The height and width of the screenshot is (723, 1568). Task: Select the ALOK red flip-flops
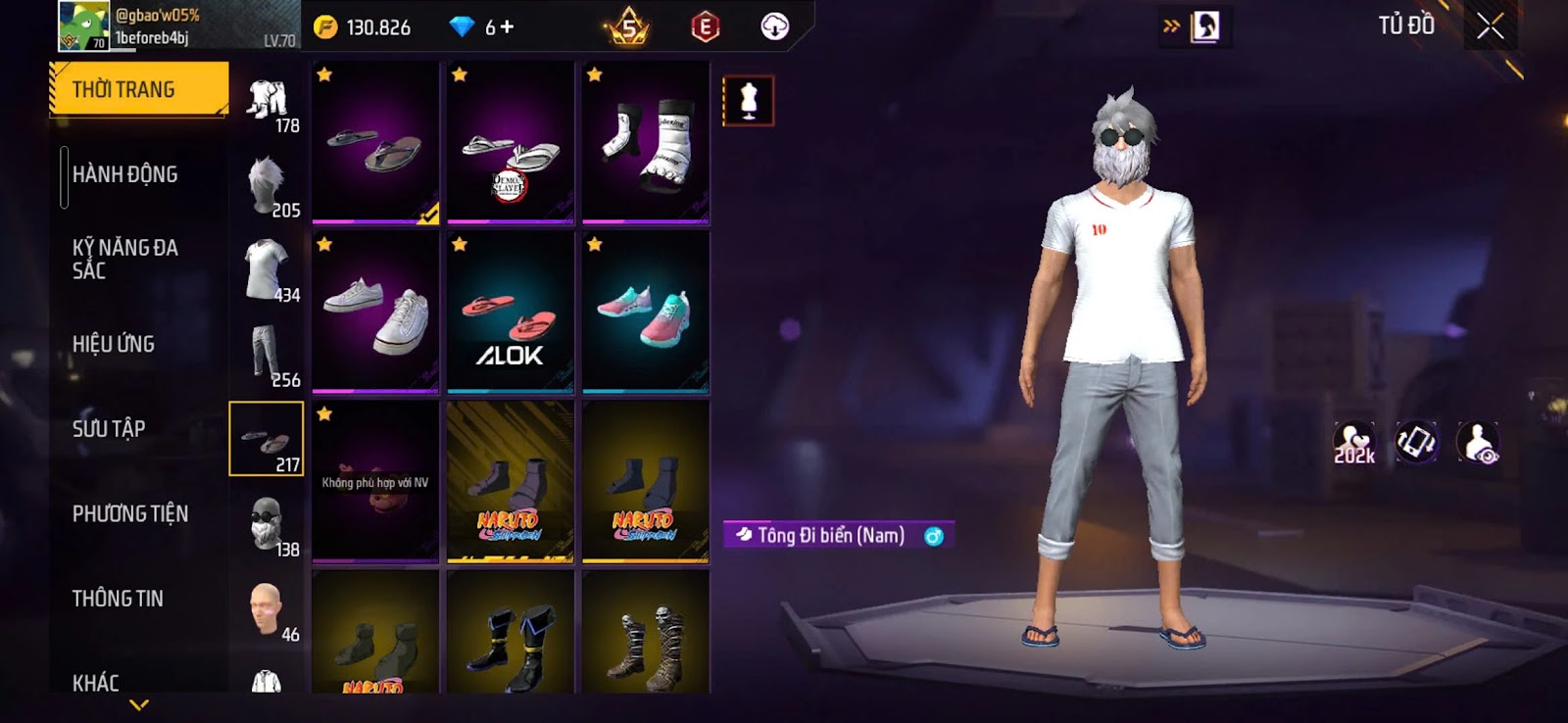pos(510,313)
